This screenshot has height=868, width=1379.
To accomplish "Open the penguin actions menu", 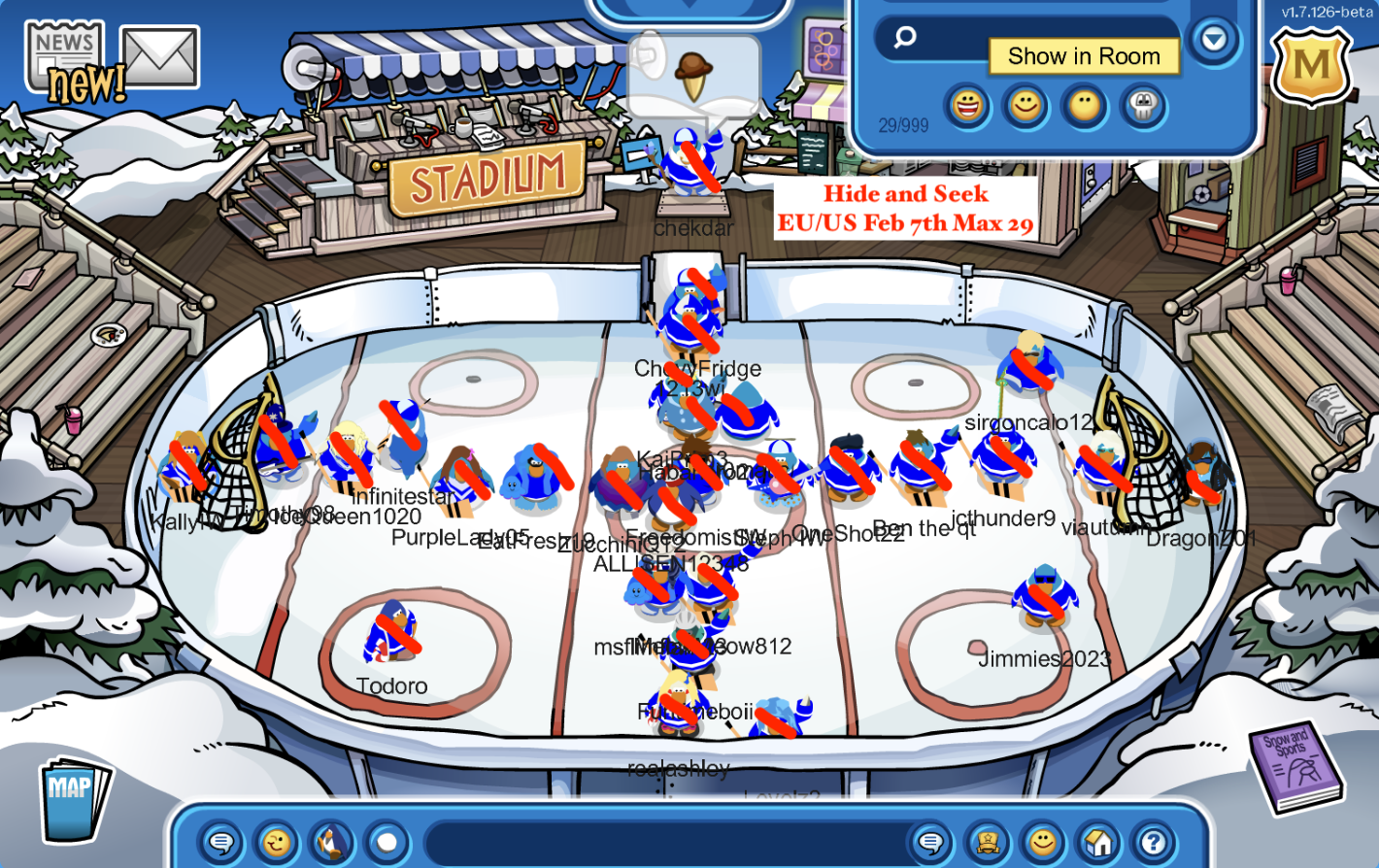I will click(x=331, y=842).
